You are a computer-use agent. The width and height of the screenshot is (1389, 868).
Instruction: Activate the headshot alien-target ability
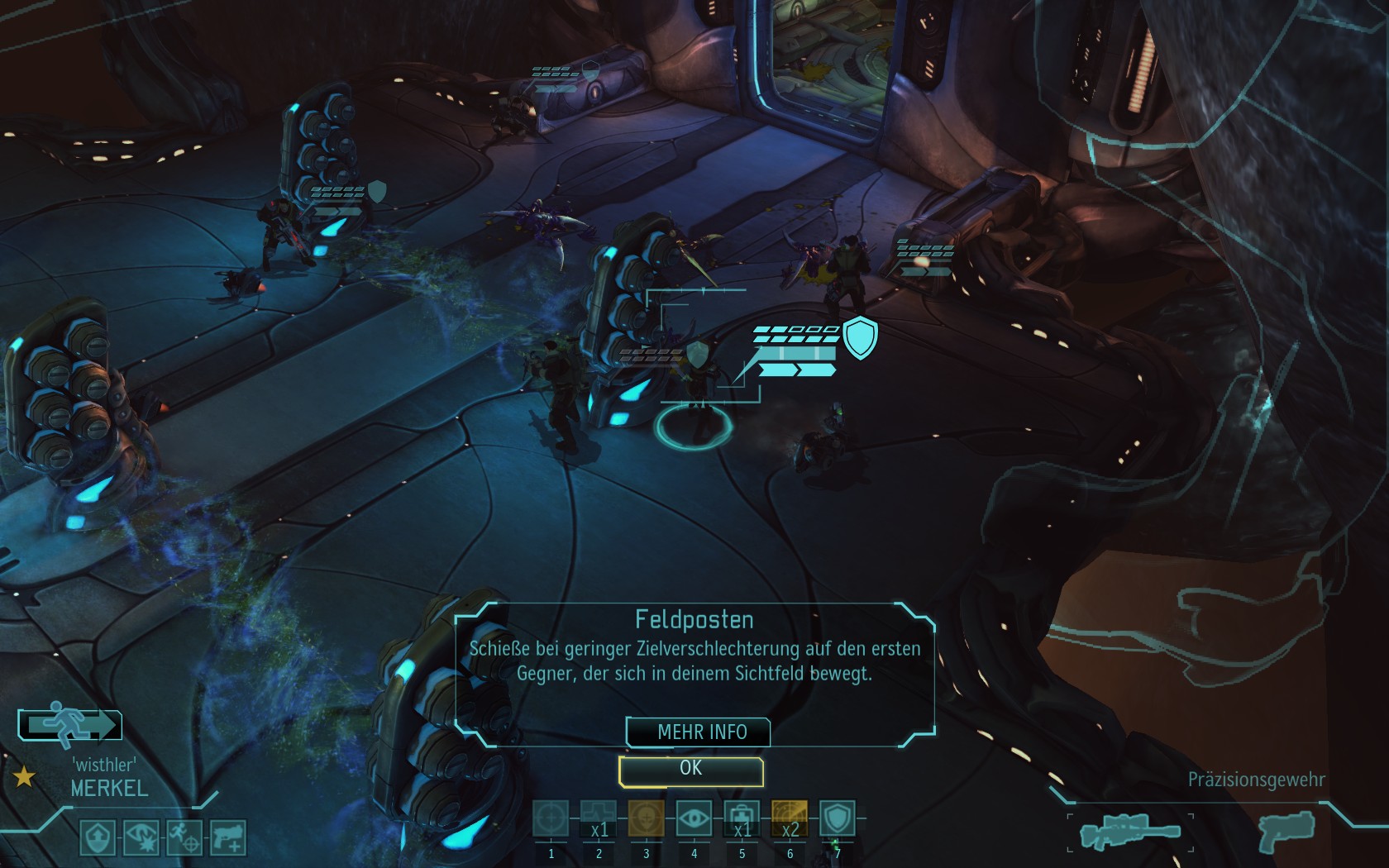click(x=646, y=820)
